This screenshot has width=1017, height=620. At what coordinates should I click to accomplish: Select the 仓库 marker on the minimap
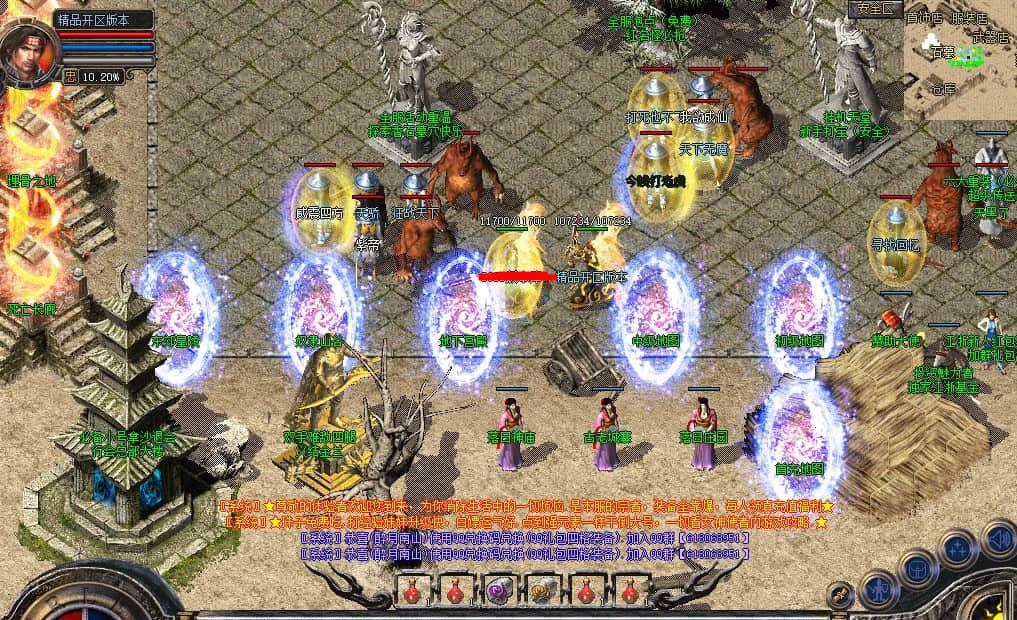(x=943, y=89)
